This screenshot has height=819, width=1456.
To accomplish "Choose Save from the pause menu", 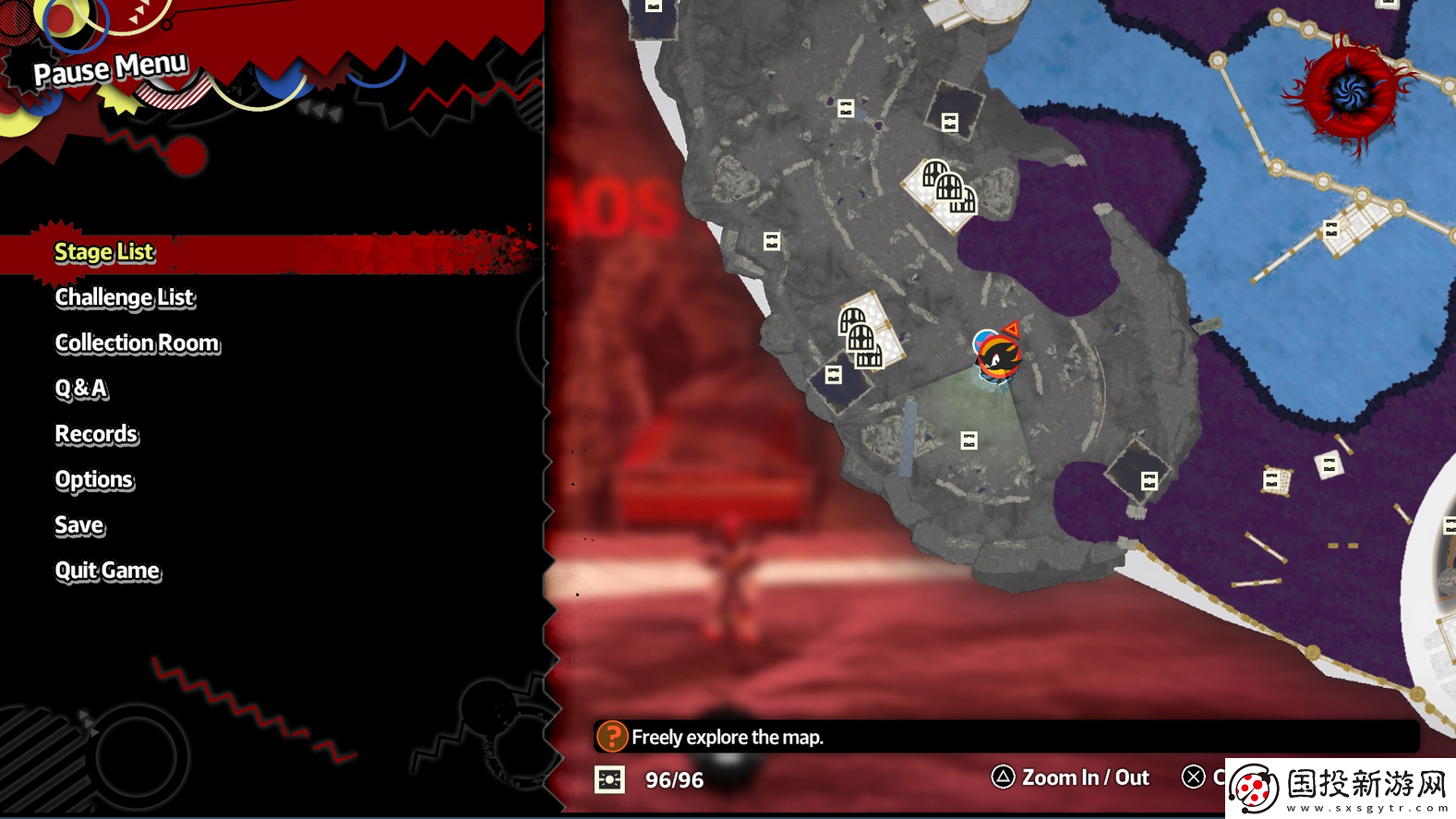I will pyautogui.click(x=79, y=525).
